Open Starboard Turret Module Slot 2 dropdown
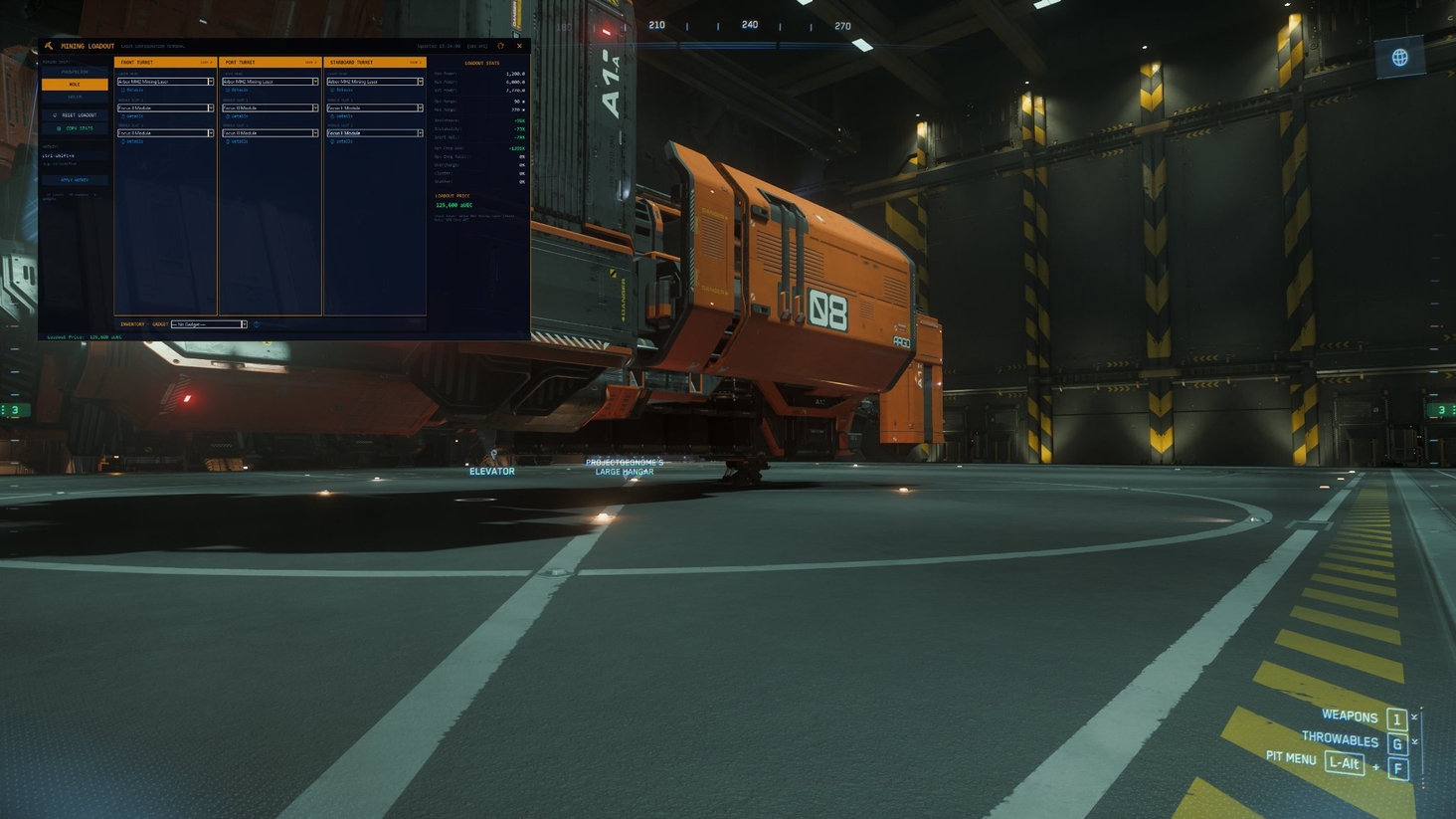The height and width of the screenshot is (819, 1456). (374, 133)
